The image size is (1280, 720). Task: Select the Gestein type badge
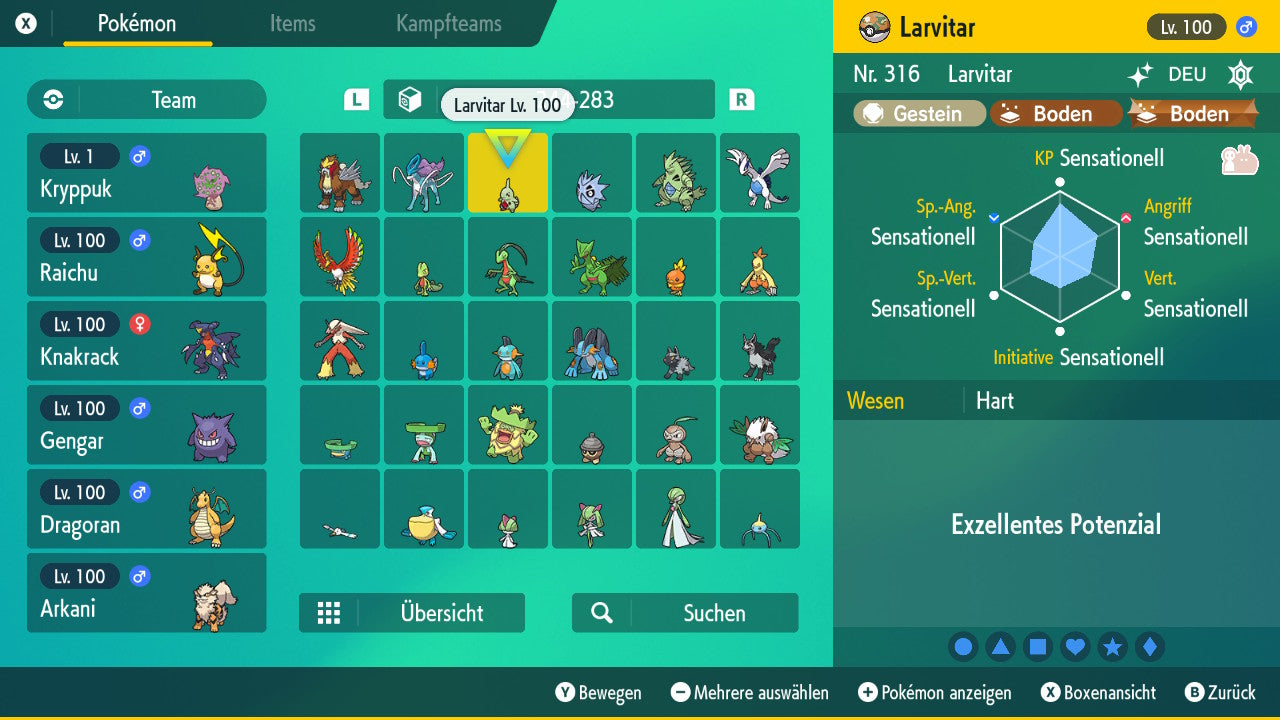click(x=917, y=113)
